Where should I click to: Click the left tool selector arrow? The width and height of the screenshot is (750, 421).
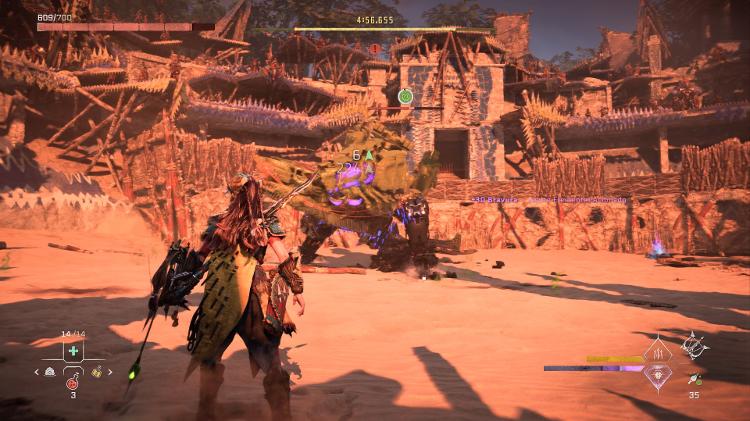pos(37,372)
